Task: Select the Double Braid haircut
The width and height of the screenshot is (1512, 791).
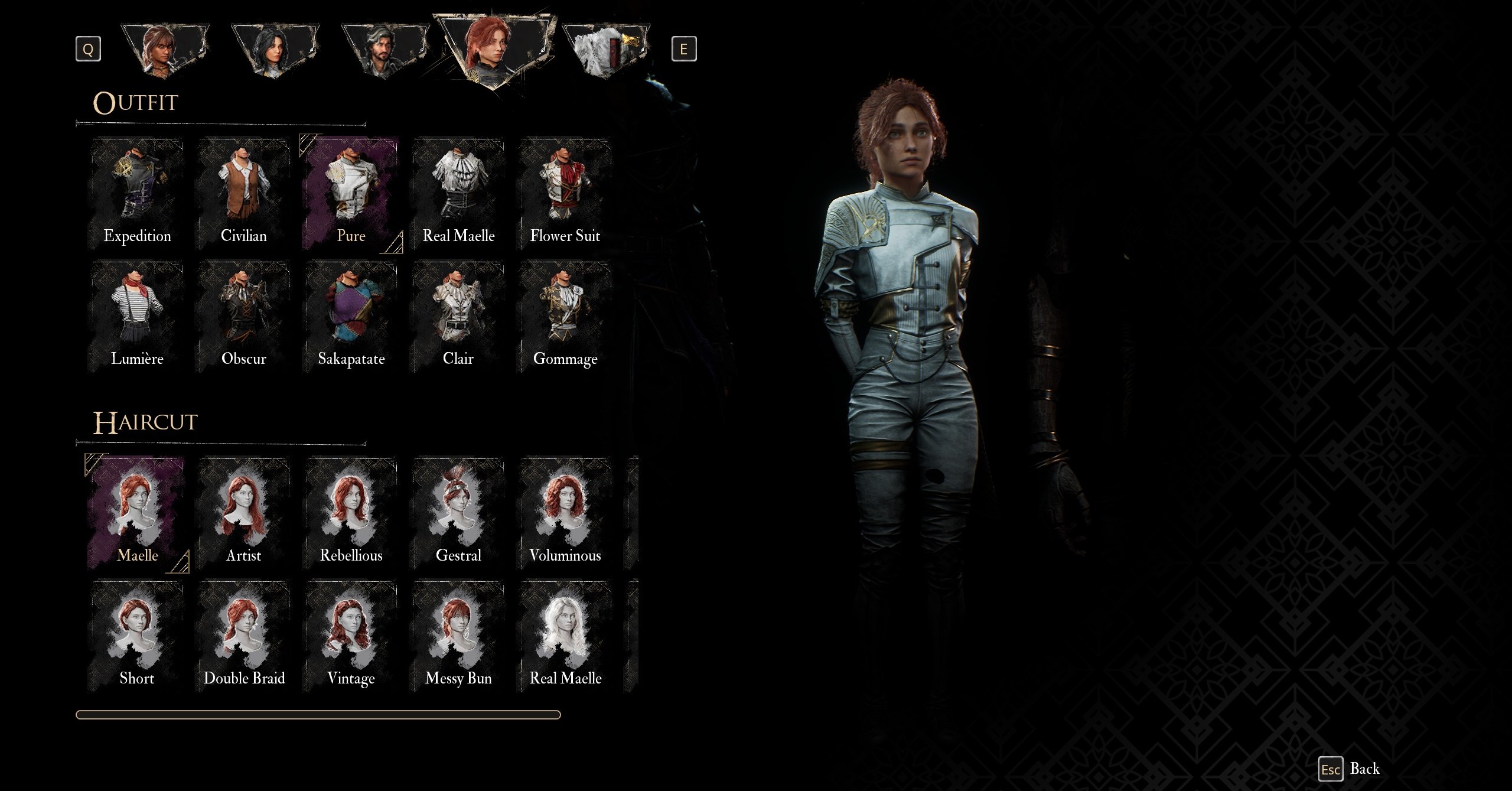Action: click(244, 635)
